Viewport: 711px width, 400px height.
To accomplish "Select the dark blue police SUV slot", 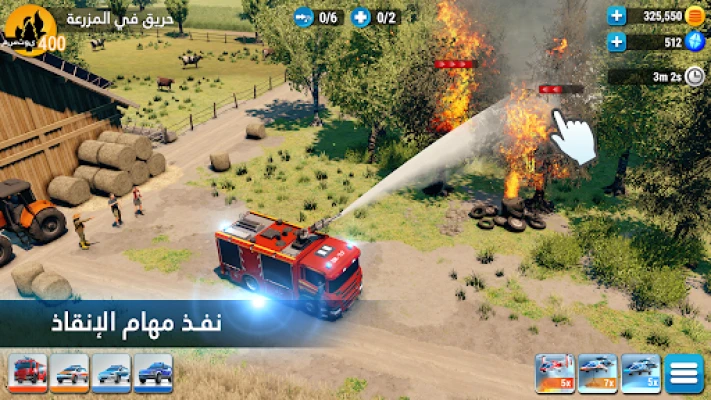I will click(x=153, y=372).
